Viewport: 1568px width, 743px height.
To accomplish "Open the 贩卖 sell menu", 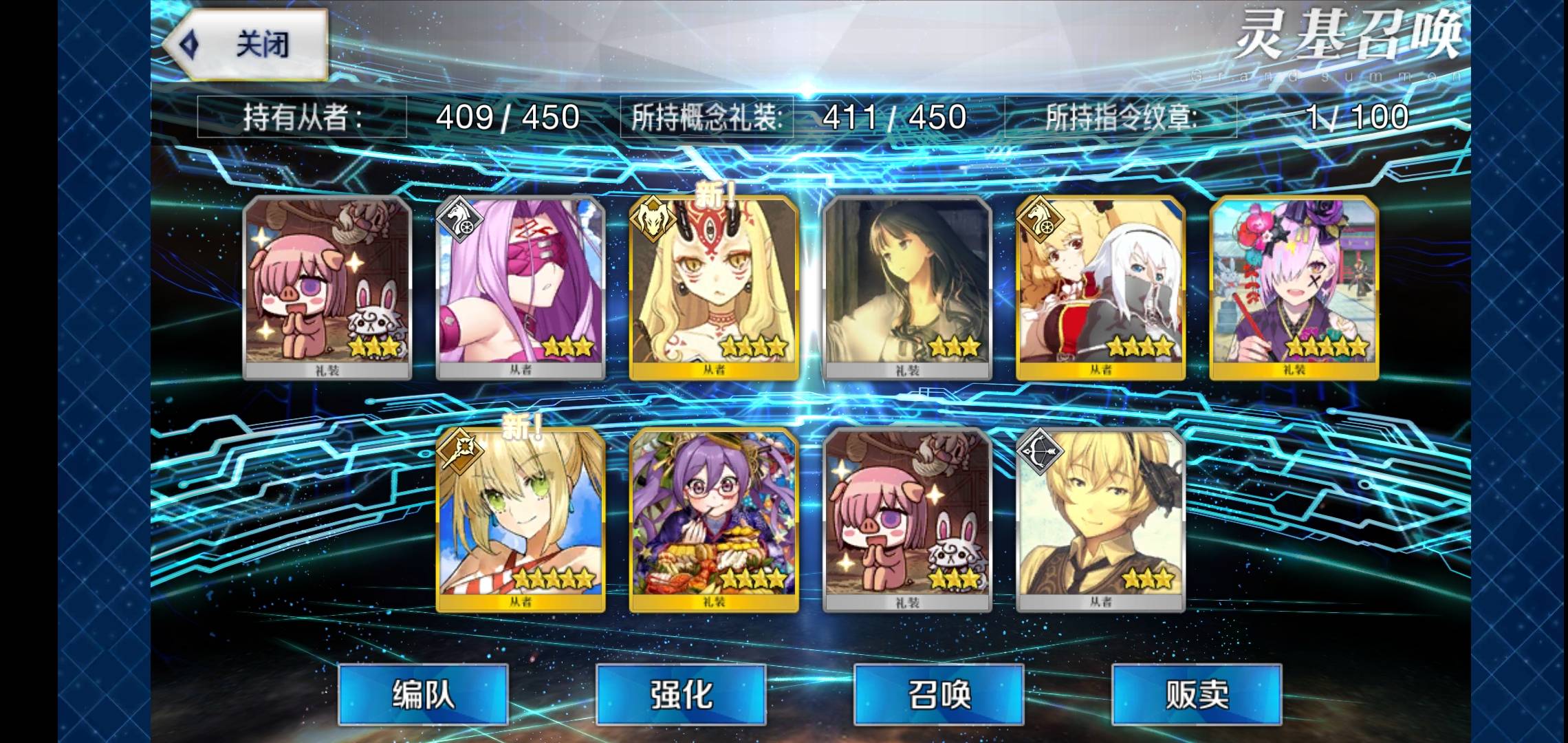I will pyautogui.click(x=1197, y=693).
